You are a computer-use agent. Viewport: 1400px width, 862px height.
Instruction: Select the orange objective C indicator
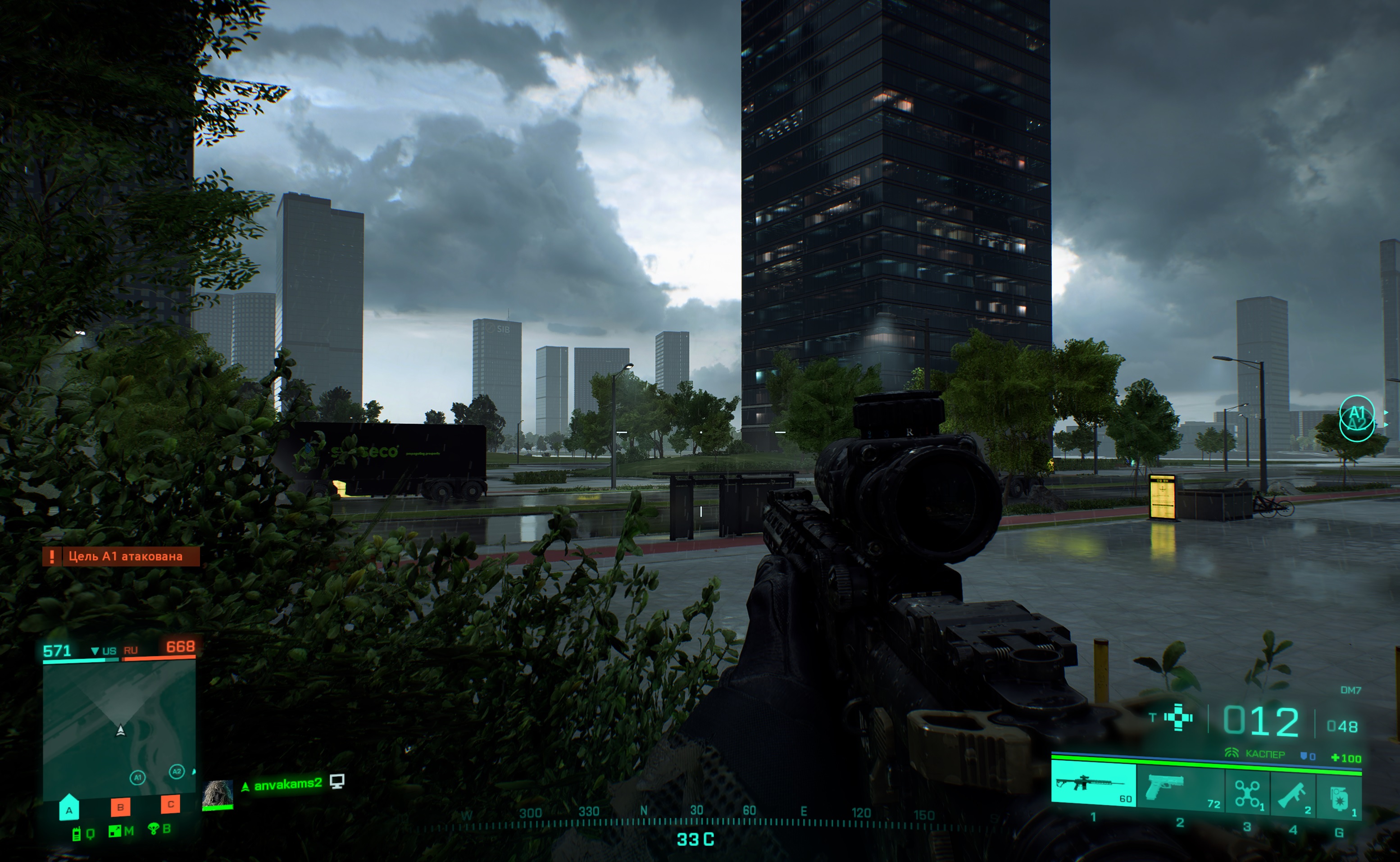[170, 804]
